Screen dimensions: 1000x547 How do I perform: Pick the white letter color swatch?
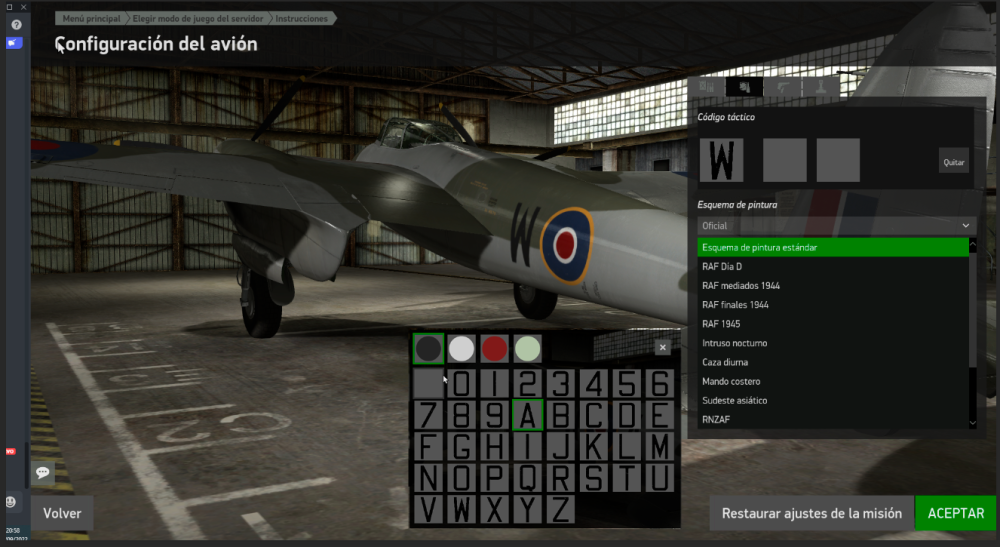point(461,348)
